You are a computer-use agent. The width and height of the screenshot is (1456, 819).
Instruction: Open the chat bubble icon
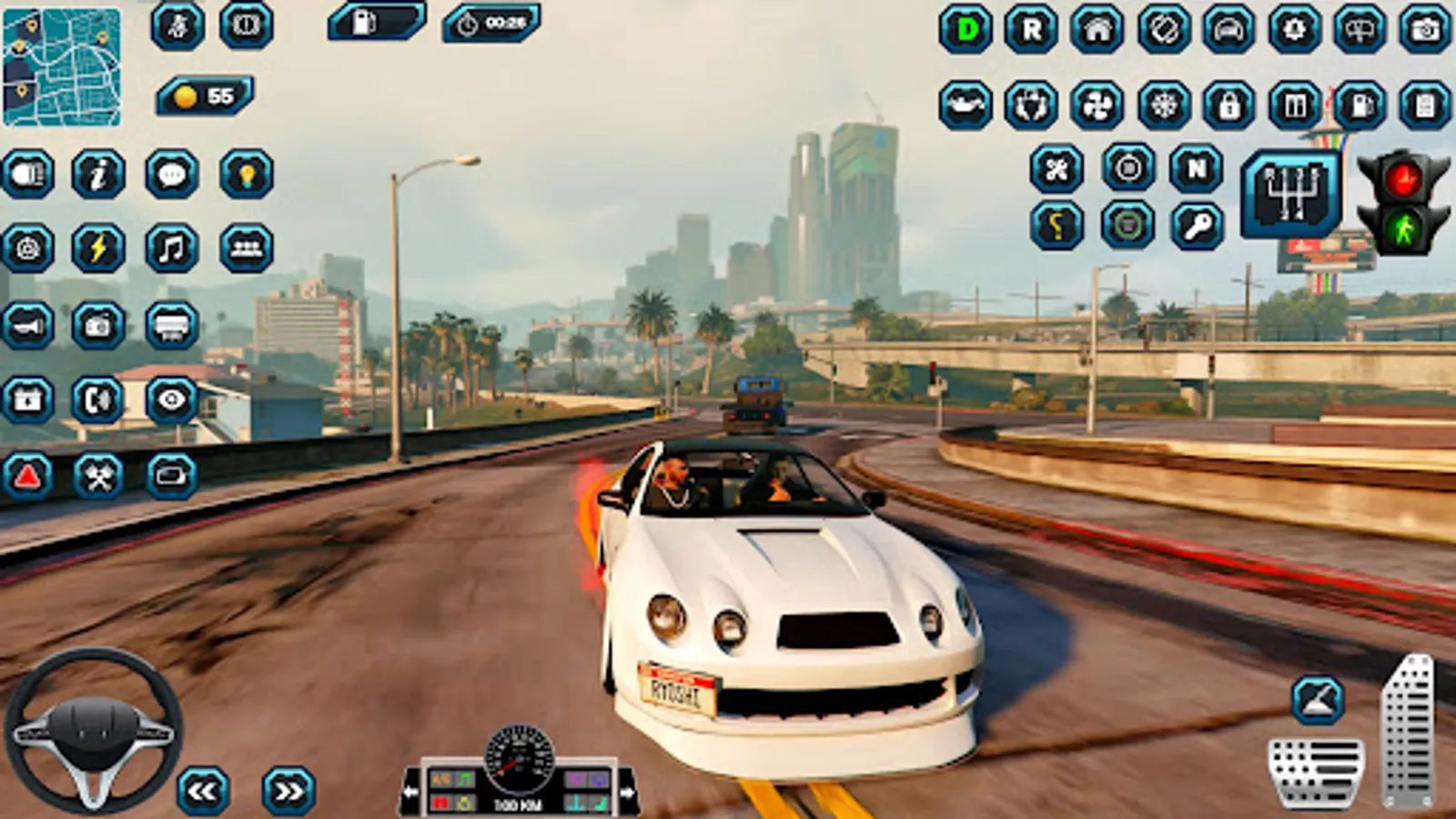click(x=172, y=174)
